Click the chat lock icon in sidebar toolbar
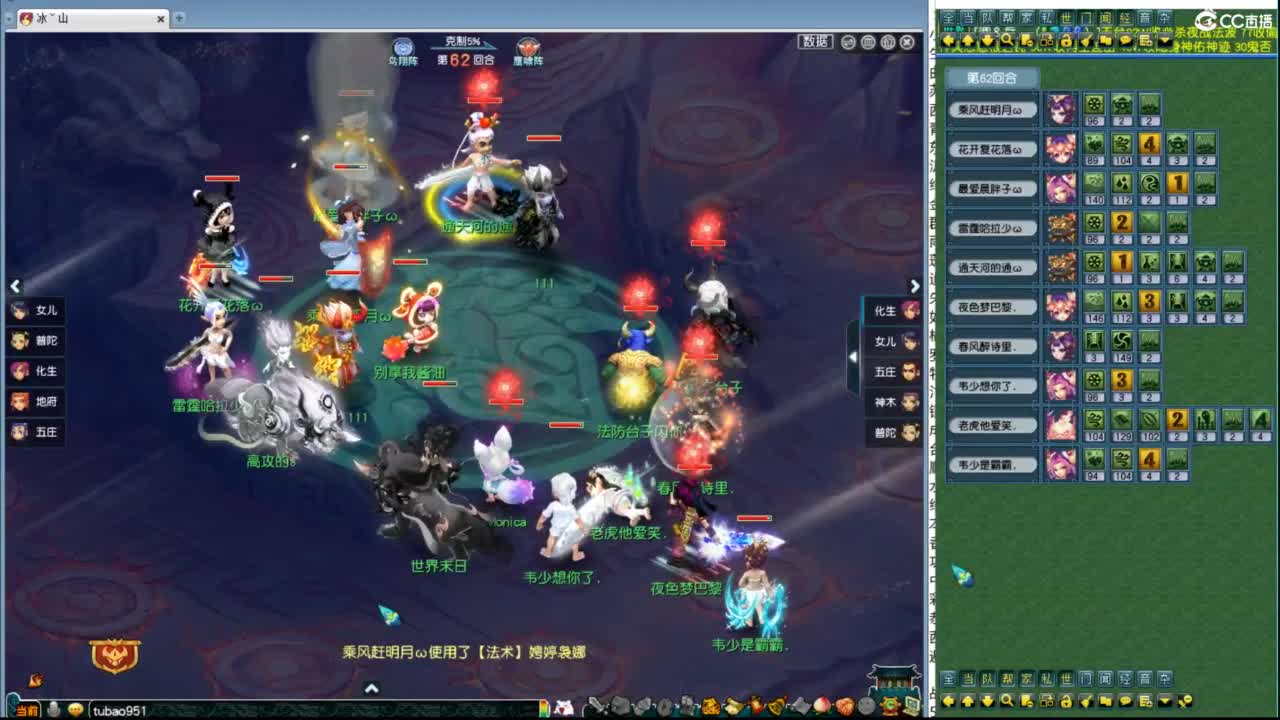 click(x=1065, y=41)
